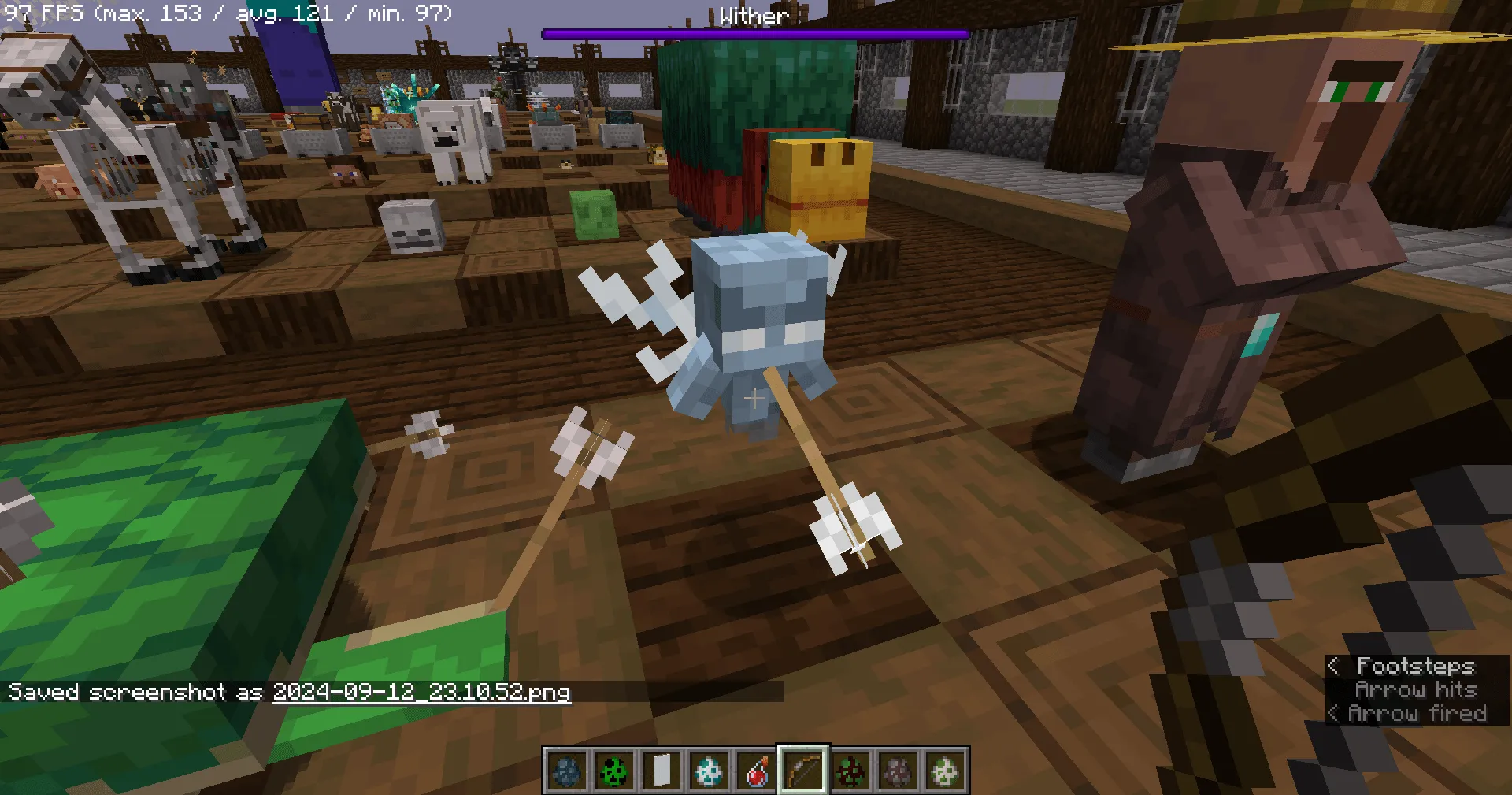Viewport: 1512px width, 795px height.
Task: Click the chevron beside Arrow fired subtitle
Action: point(1334,713)
